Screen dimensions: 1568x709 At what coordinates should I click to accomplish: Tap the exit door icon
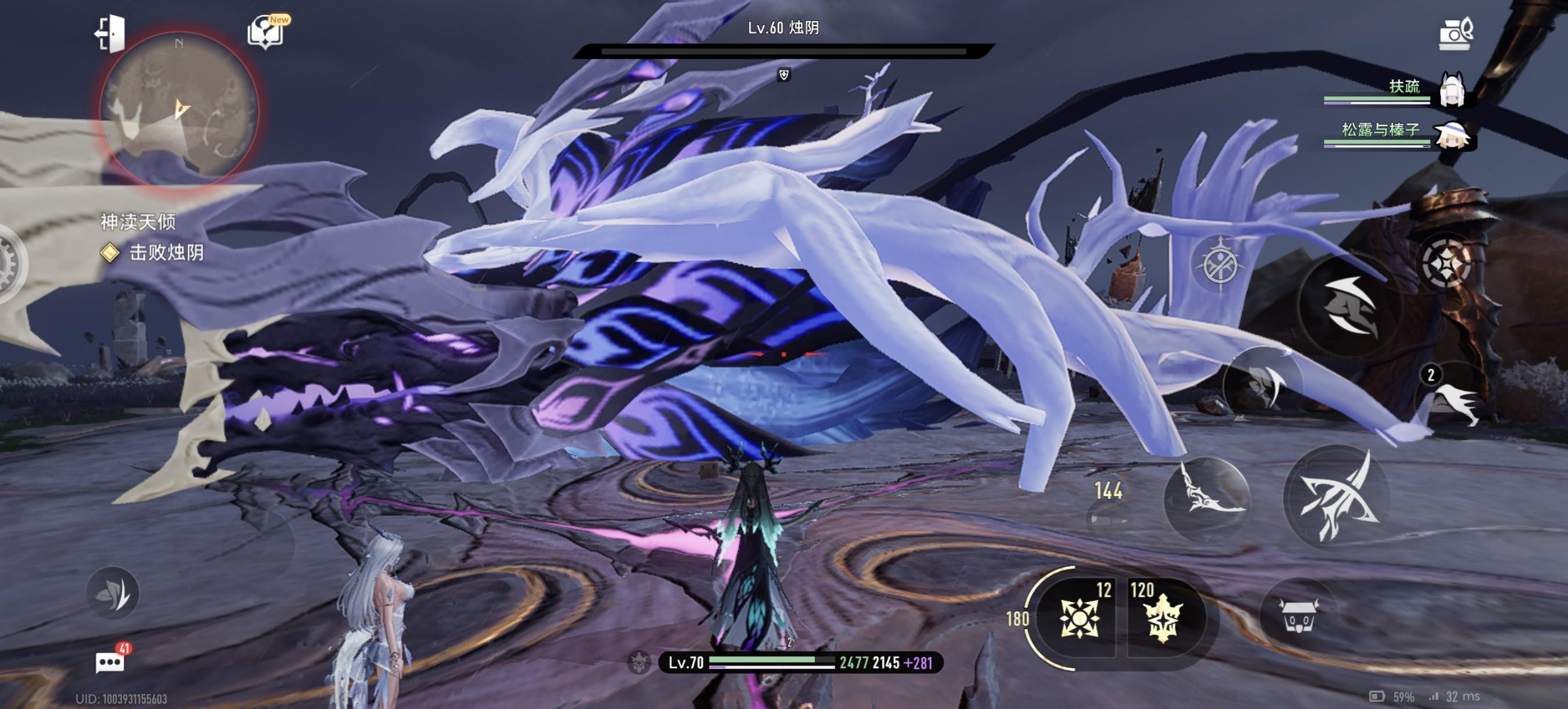[x=110, y=33]
